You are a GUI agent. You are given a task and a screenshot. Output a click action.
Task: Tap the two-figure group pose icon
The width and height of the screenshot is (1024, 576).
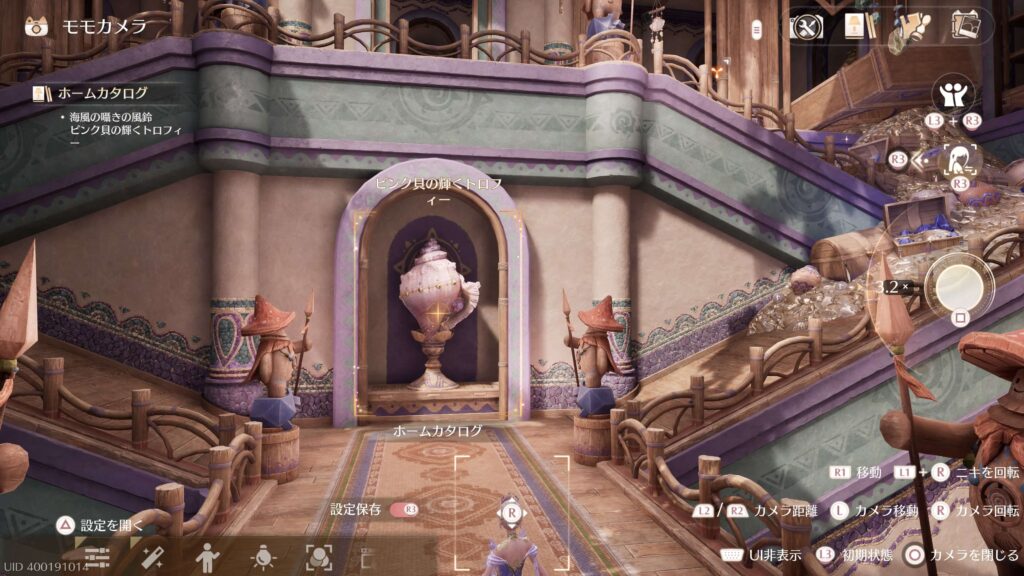tap(953, 95)
